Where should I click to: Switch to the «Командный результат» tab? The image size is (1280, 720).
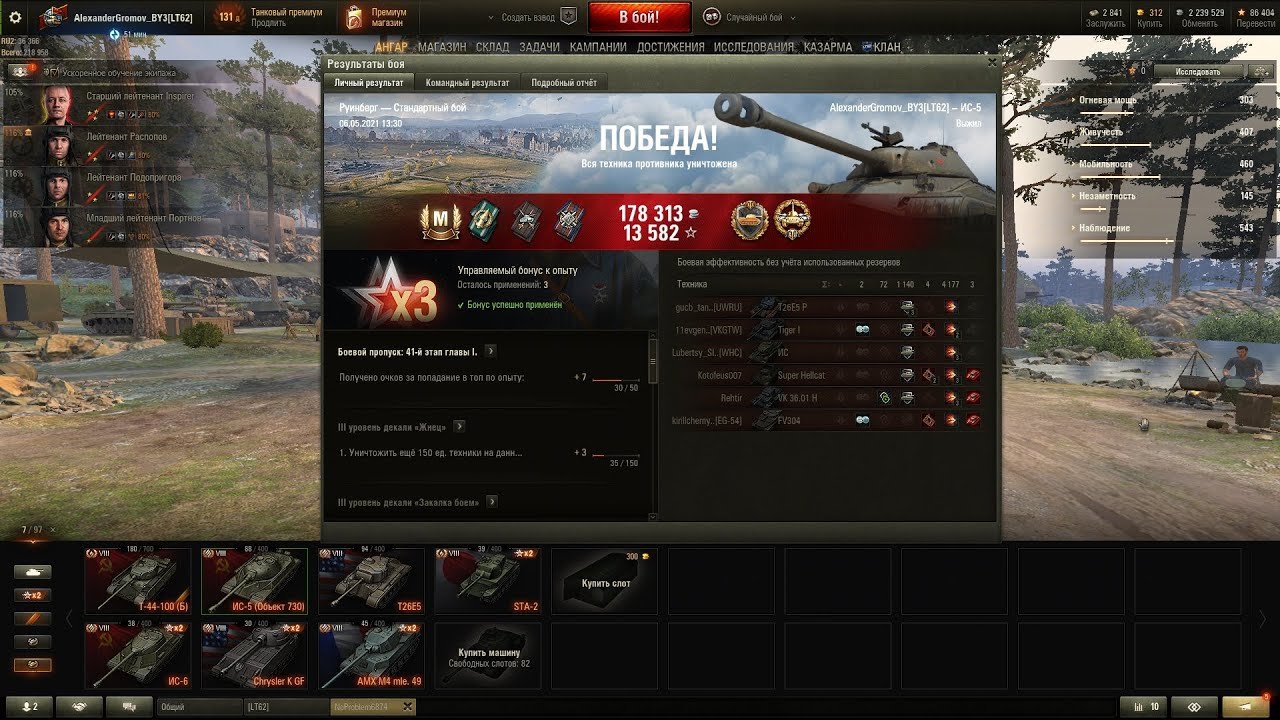(x=467, y=83)
